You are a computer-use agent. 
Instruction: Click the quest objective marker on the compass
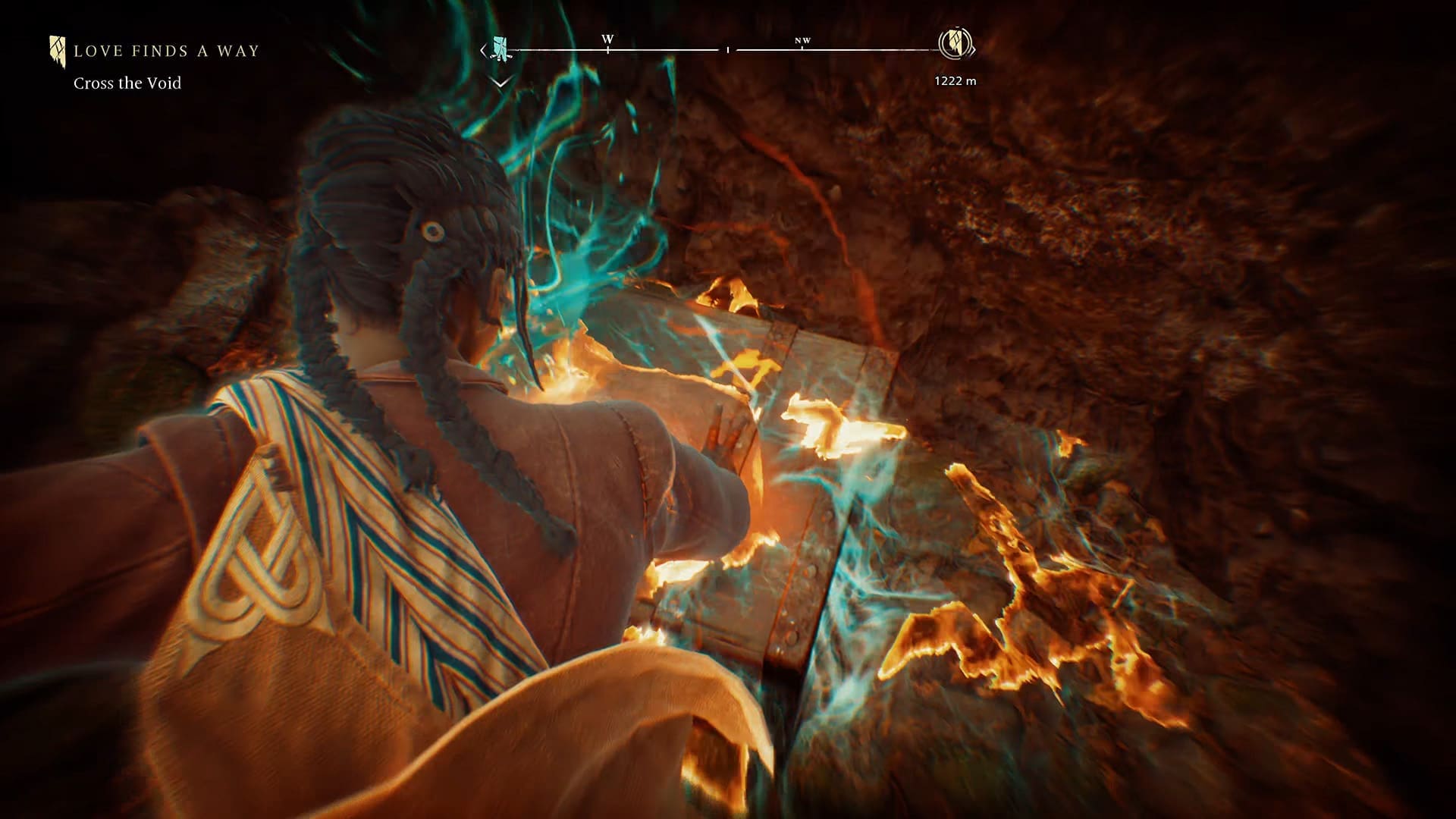(955, 44)
